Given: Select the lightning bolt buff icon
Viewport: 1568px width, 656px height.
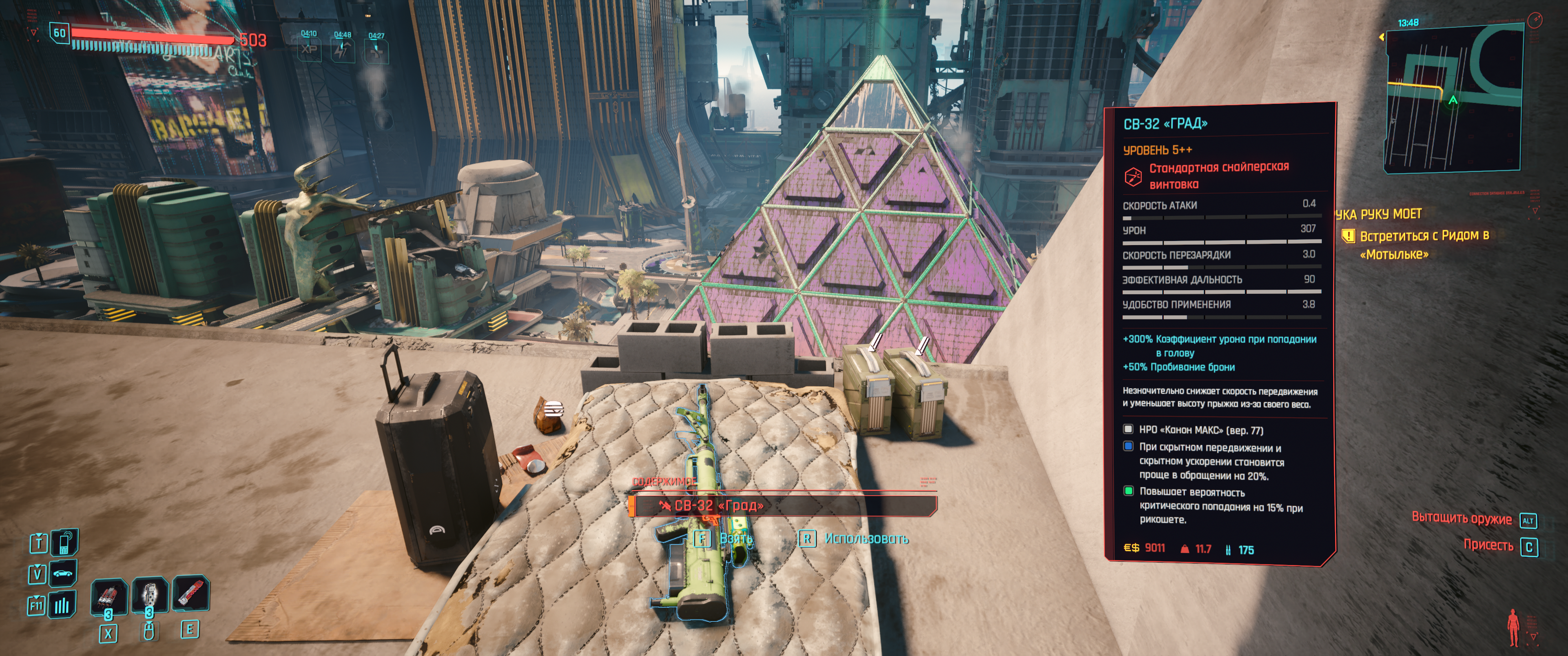Looking at the screenshot, I should 342,51.
